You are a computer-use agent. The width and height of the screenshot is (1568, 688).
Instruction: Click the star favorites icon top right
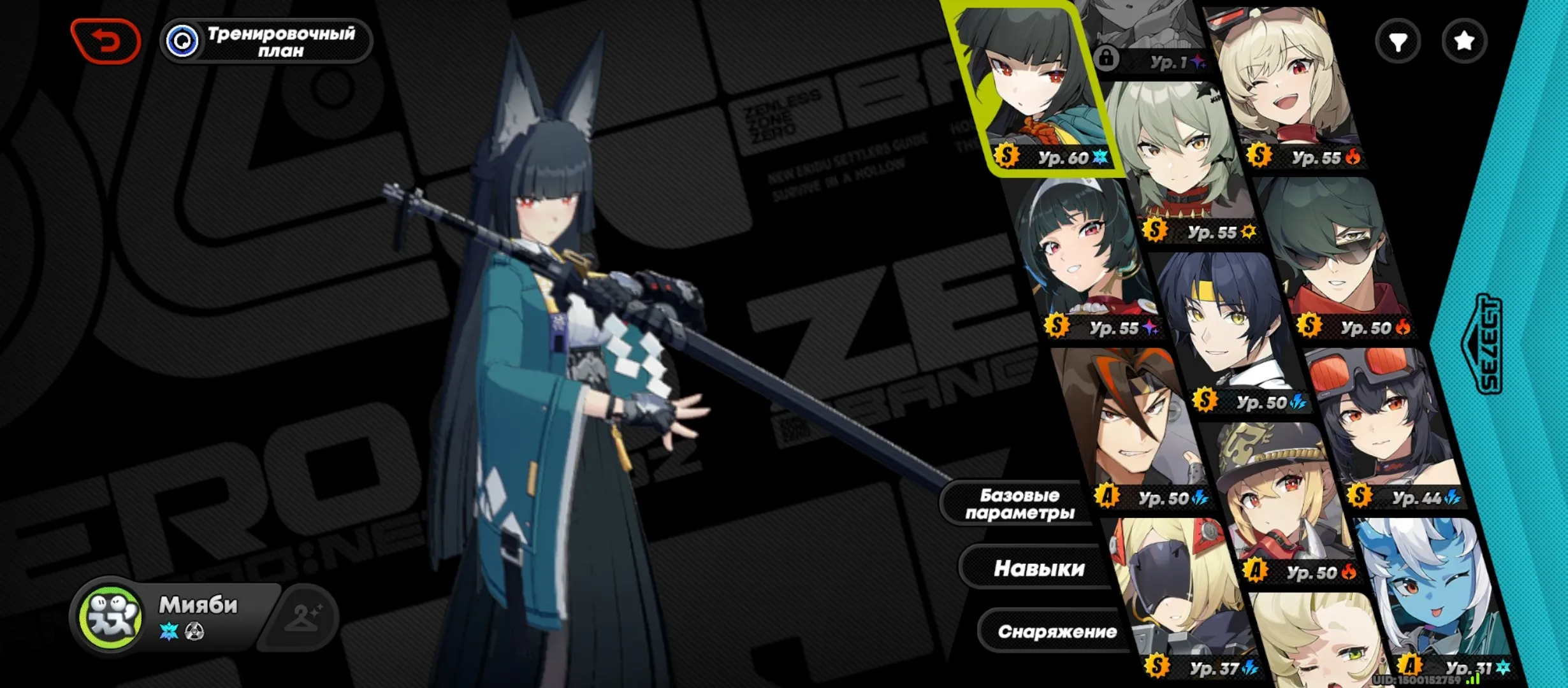(x=1464, y=40)
